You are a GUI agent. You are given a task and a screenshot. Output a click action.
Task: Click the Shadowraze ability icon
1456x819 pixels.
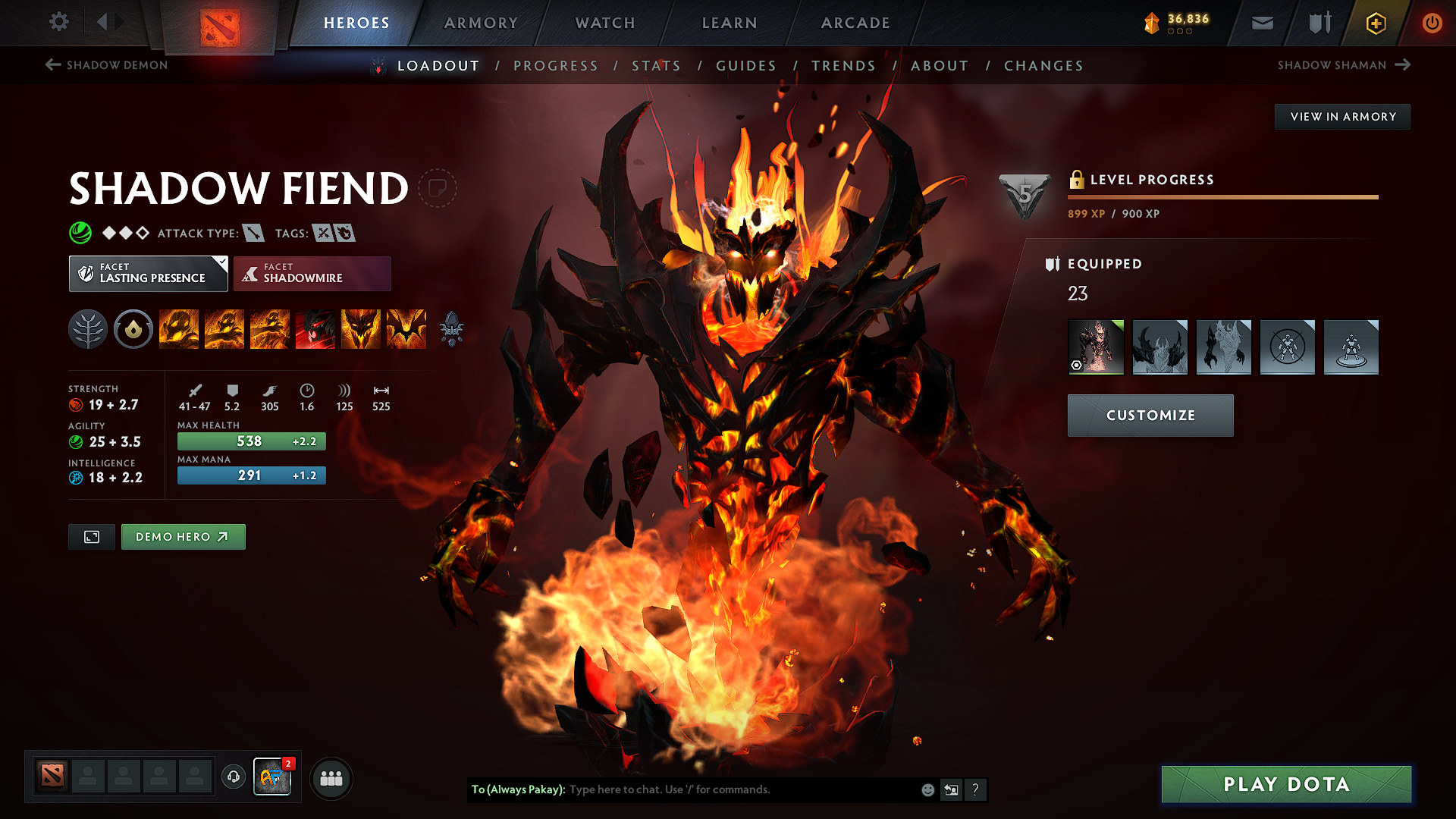click(x=179, y=329)
